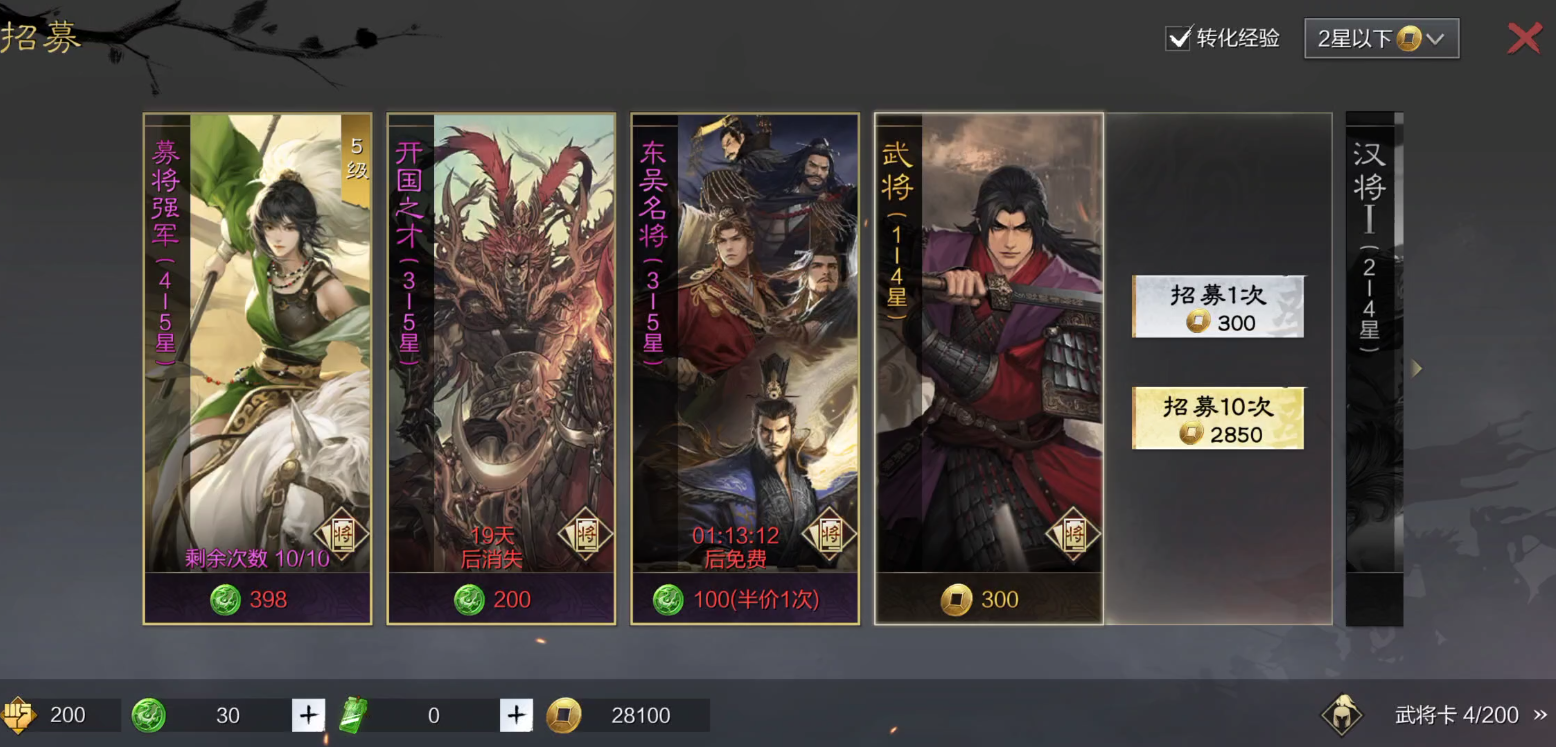Click the right arrow beside 汉将I banner

click(x=1416, y=368)
